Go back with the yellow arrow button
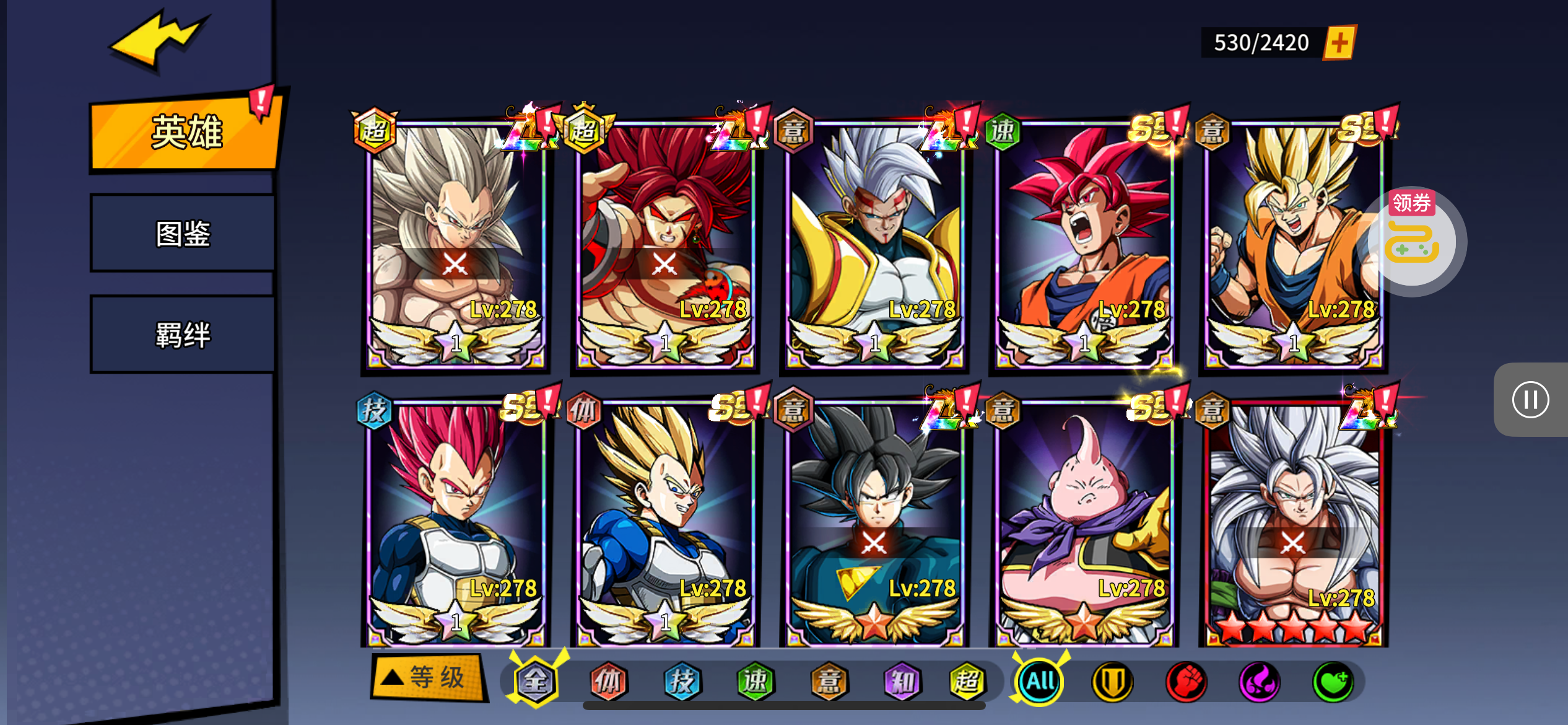 (158, 40)
